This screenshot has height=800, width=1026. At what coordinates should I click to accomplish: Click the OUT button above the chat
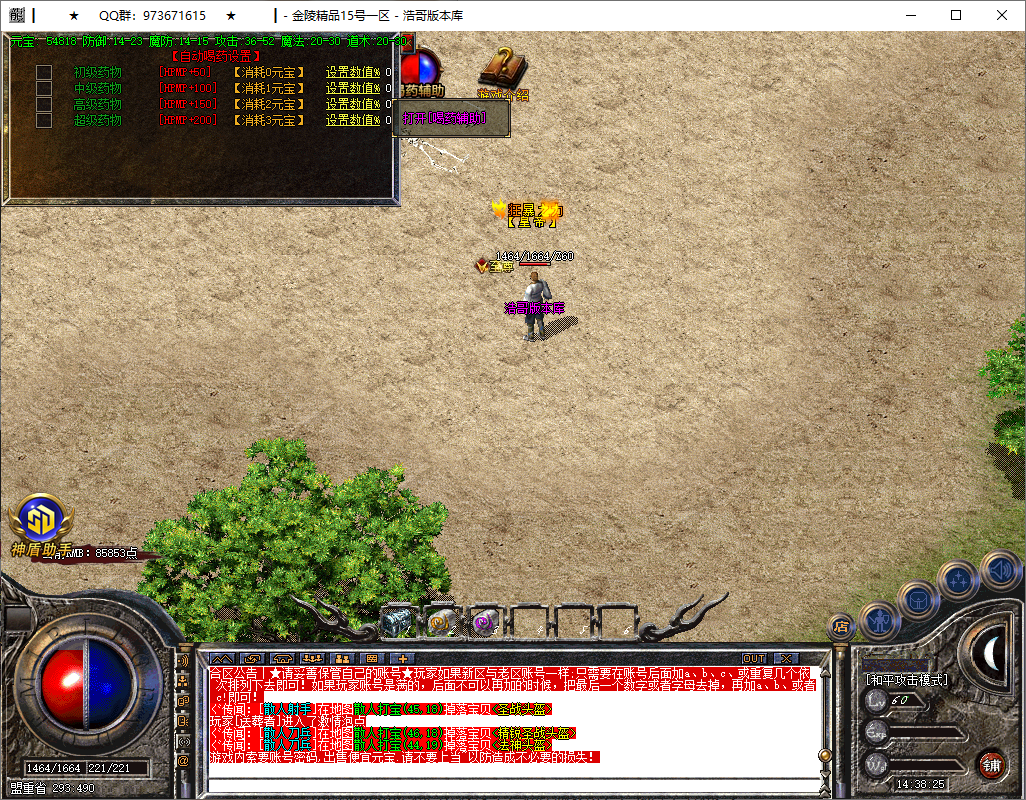tap(754, 659)
